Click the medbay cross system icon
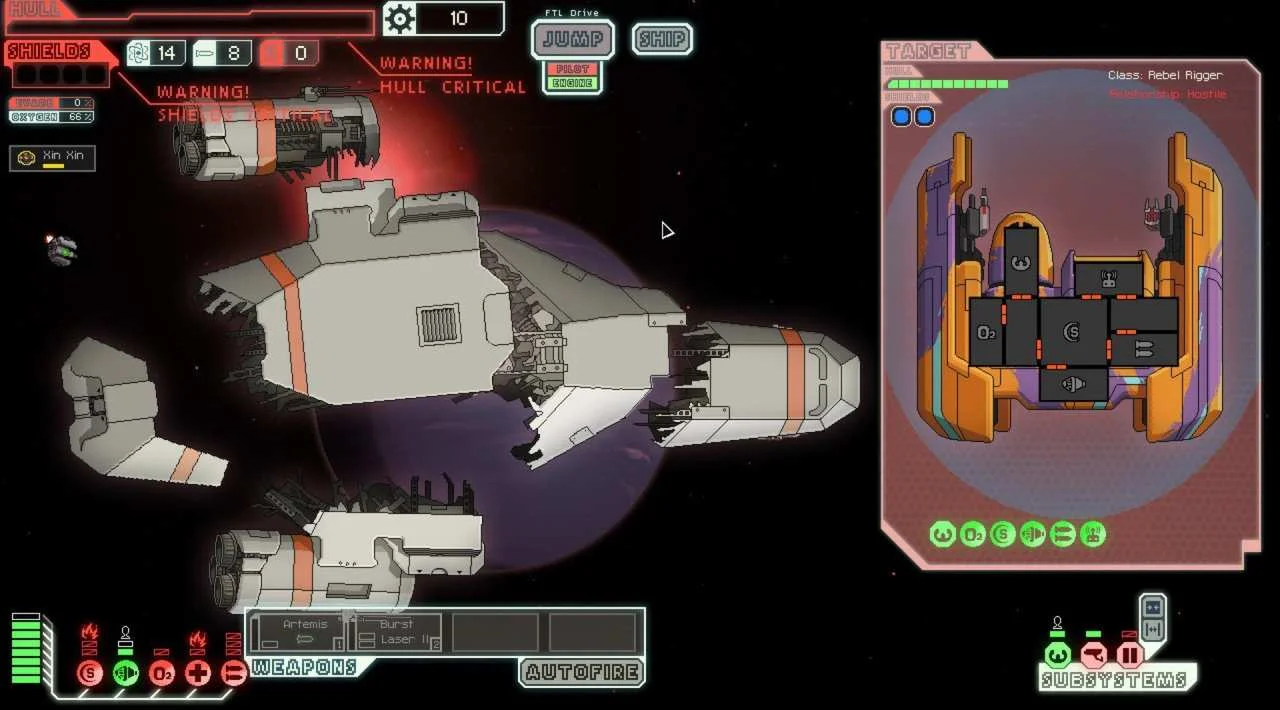Screen dimensions: 1280x710 point(198,673)
